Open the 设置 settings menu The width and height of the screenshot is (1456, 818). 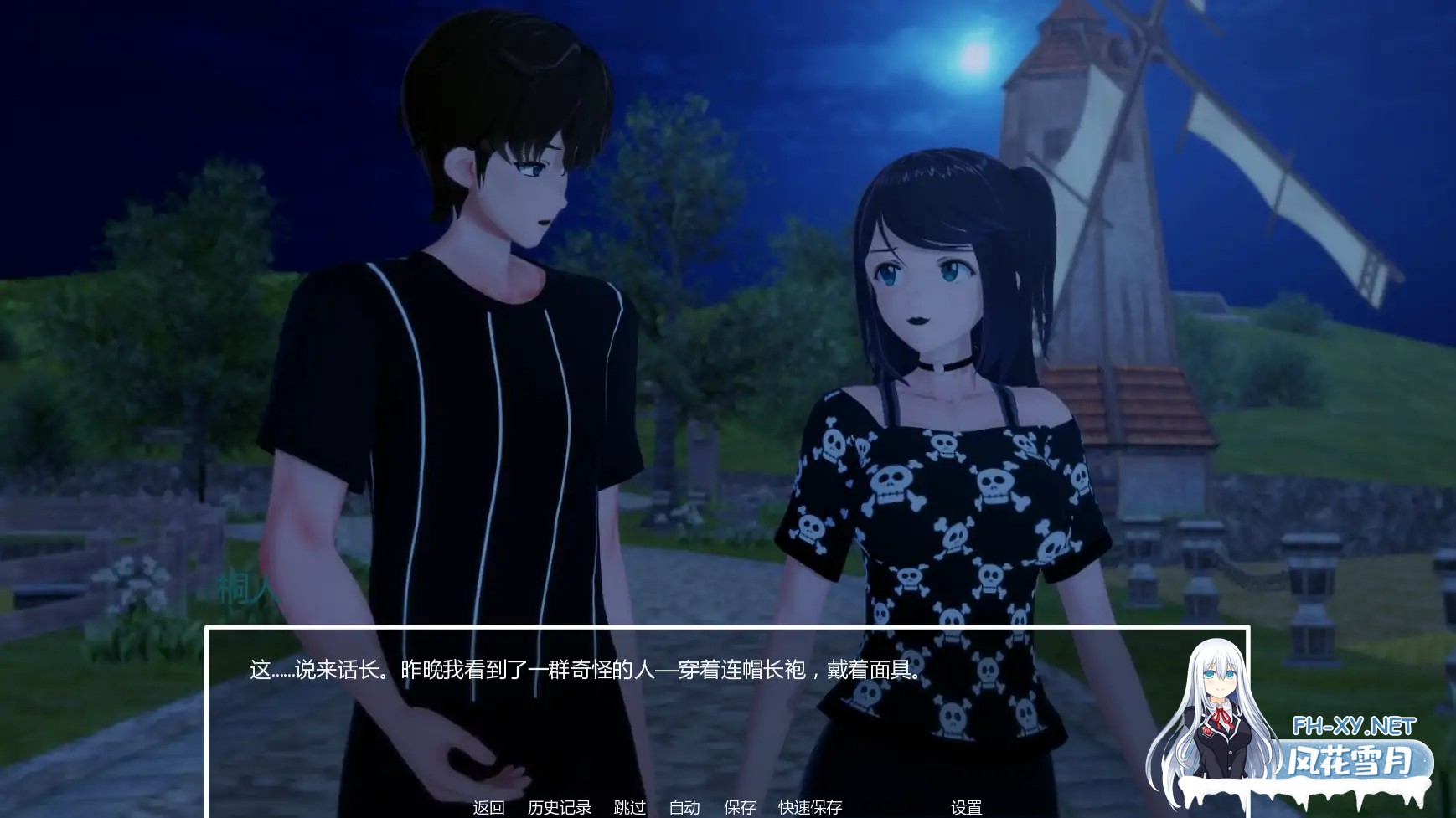[x=968, y=808]
